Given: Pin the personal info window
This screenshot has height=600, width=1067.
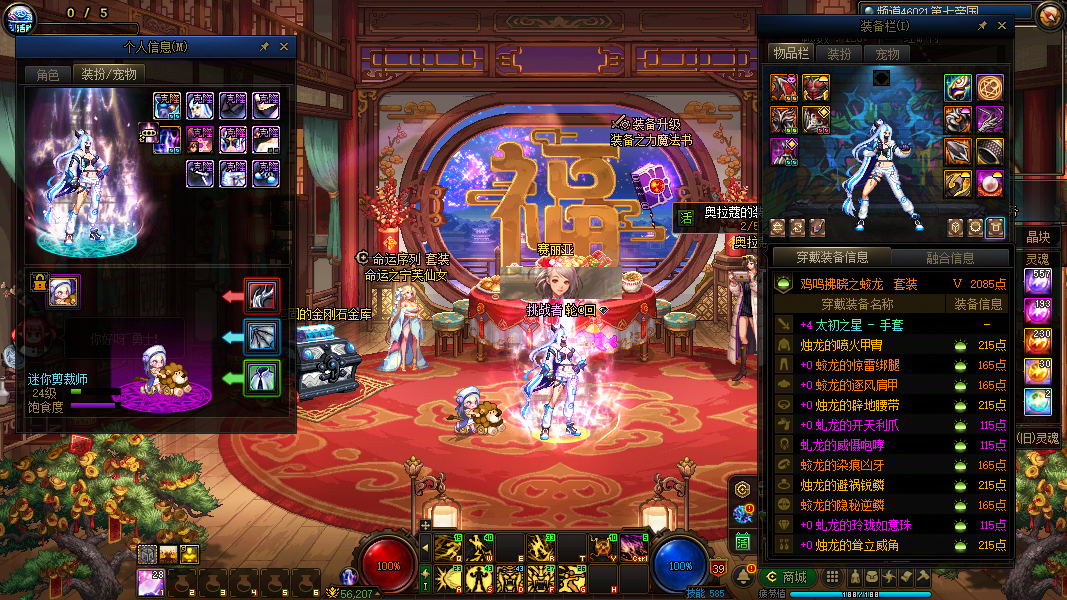Looking at the screenshot, I should pyautogui.click(x=264, y=47).
